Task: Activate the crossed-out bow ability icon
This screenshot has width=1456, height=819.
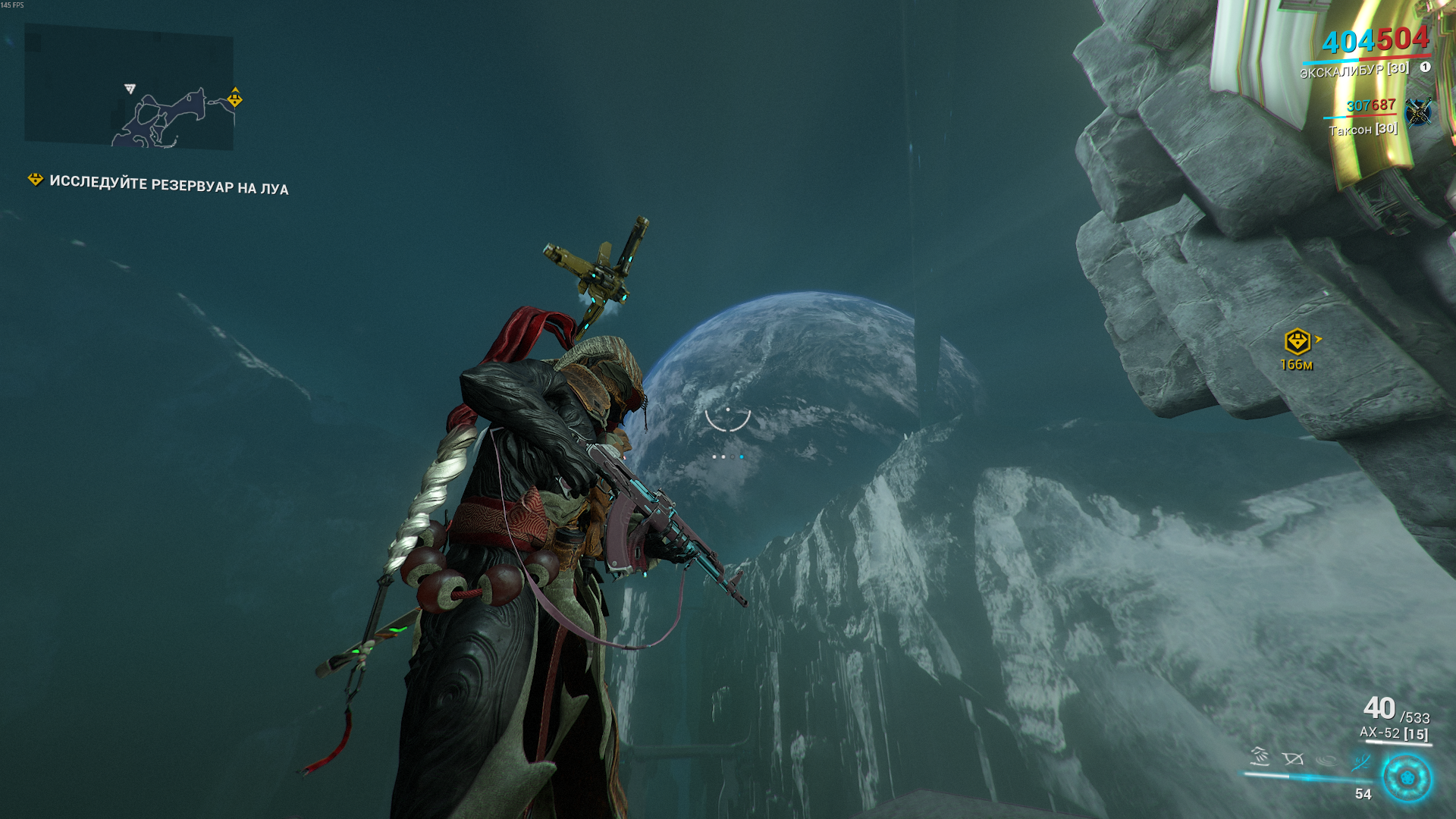Action: coord(1292,758)
